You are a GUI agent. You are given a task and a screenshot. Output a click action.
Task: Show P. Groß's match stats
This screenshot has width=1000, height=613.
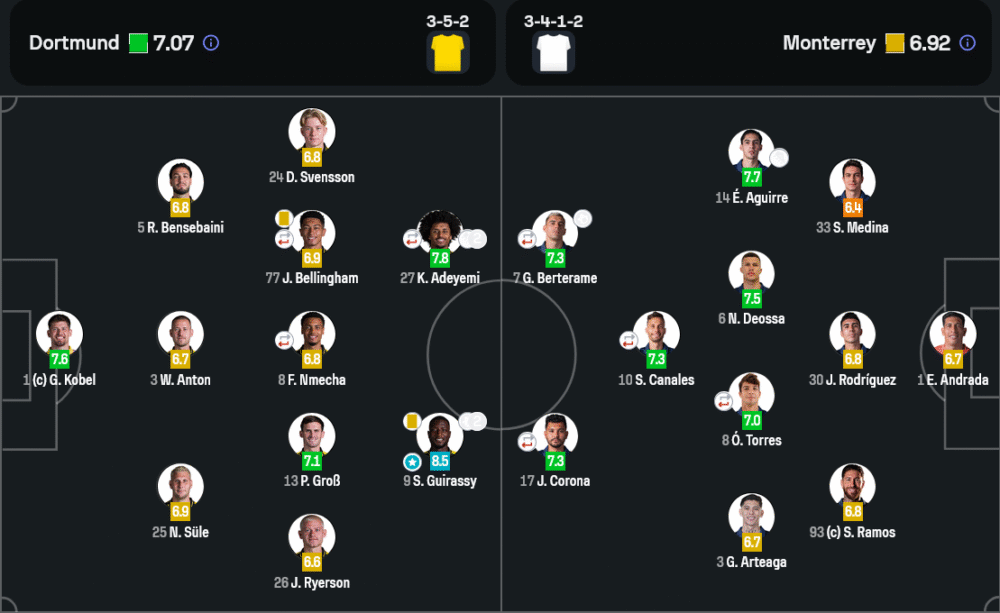(312, 436)
